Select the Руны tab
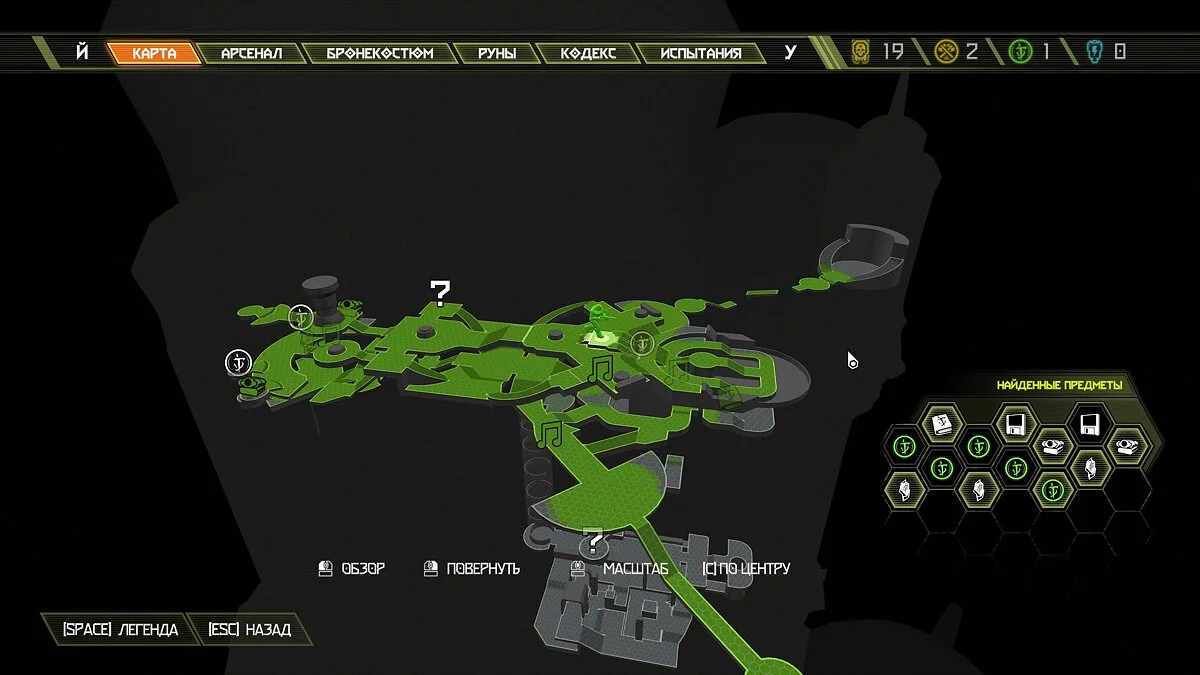The image size is (1200, 675). click(496, 53)
